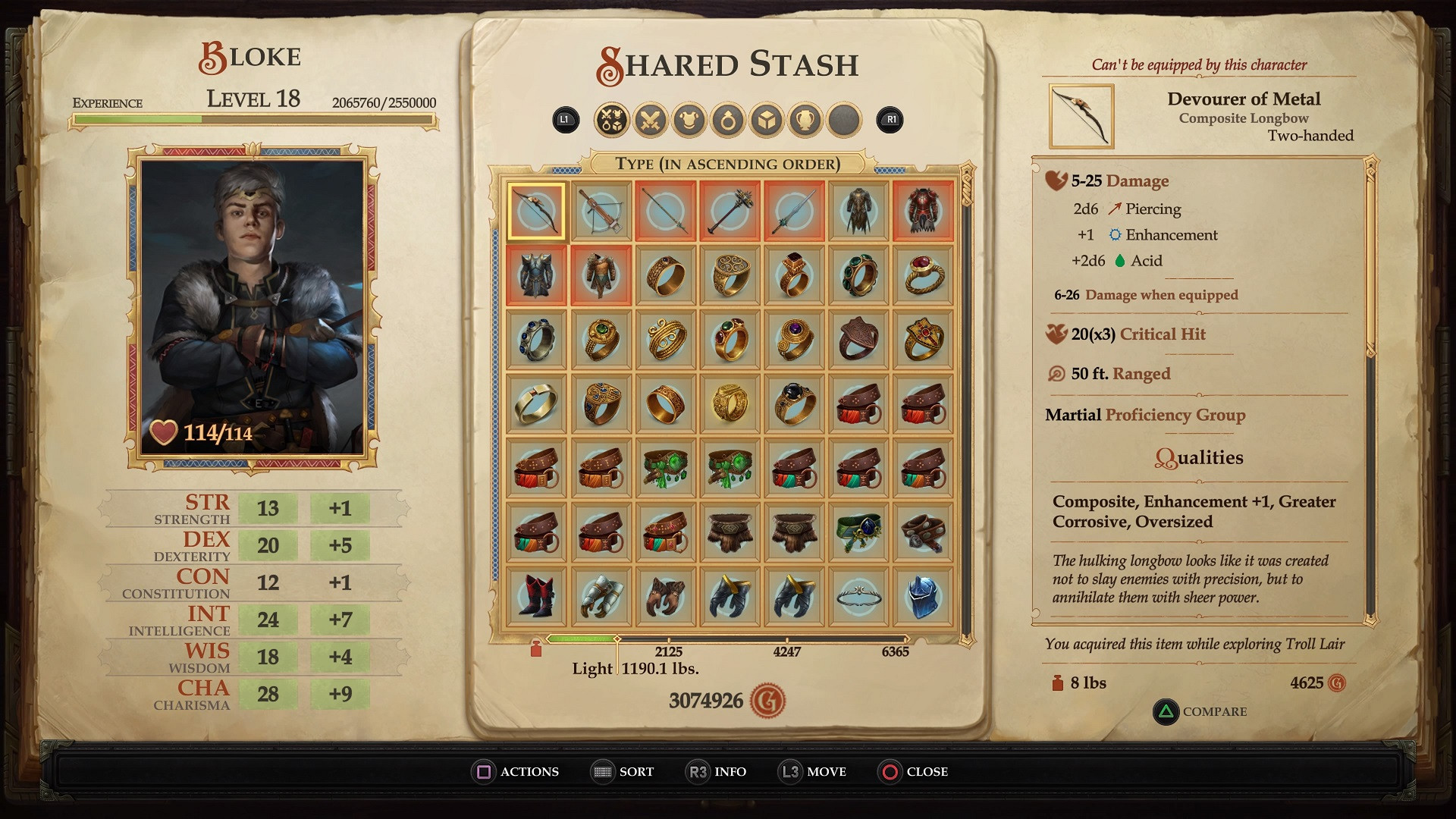Select the silver ring with blue sapphires
The image size is (1456, 819).
click(536, 340)
